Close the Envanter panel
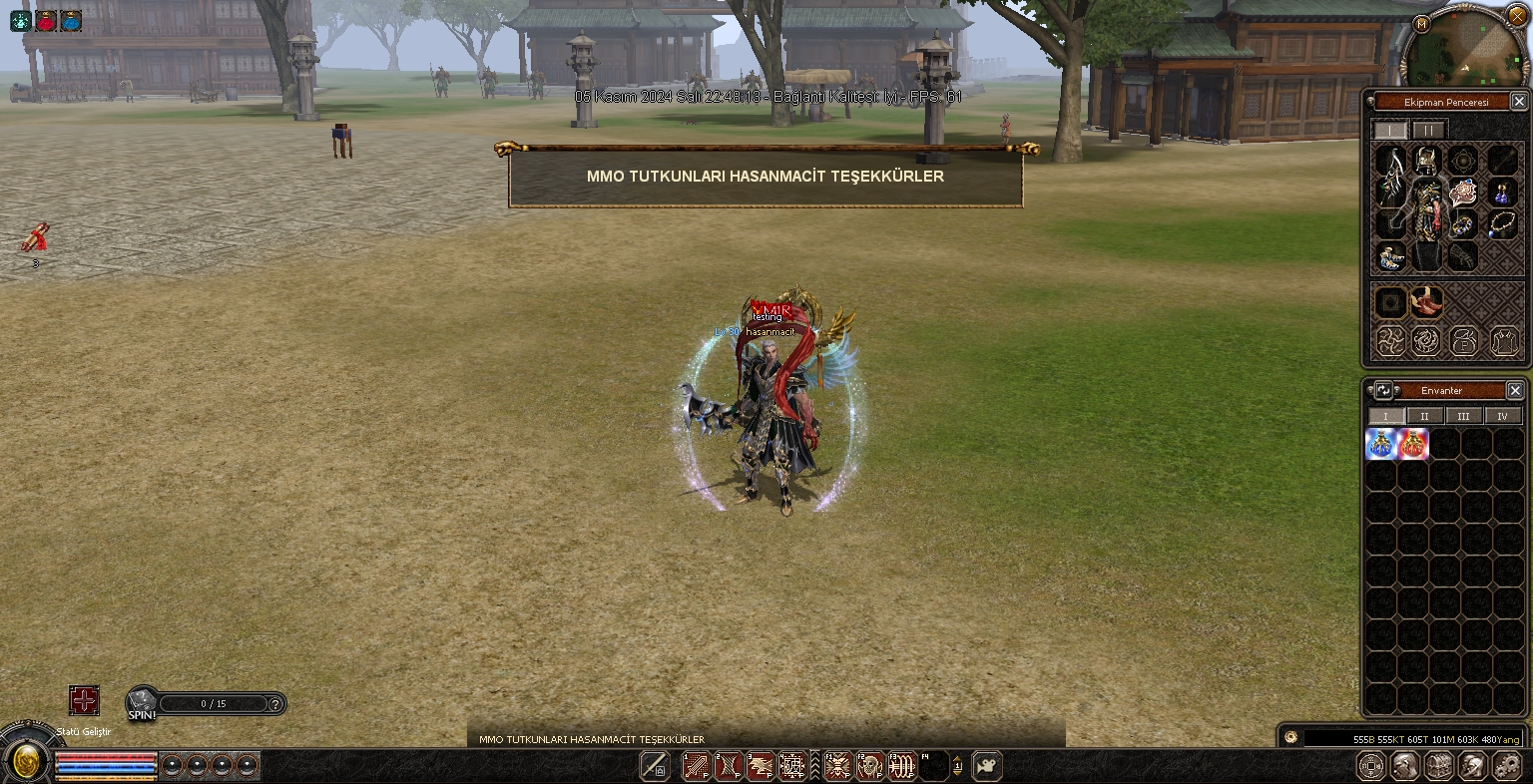 click(1514, 391)
